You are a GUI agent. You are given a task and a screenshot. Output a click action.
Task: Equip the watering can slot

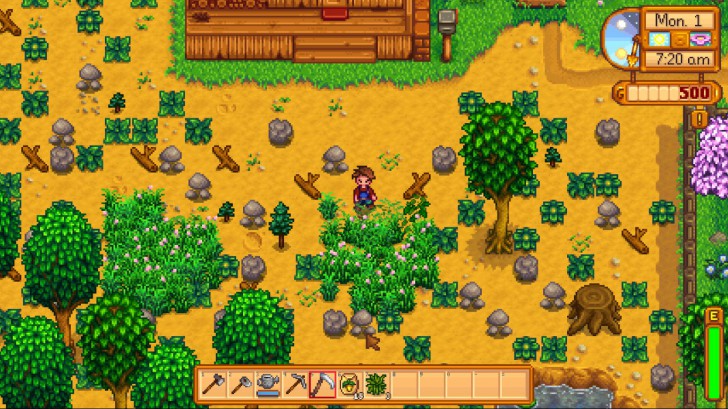[x=267, y=383]
